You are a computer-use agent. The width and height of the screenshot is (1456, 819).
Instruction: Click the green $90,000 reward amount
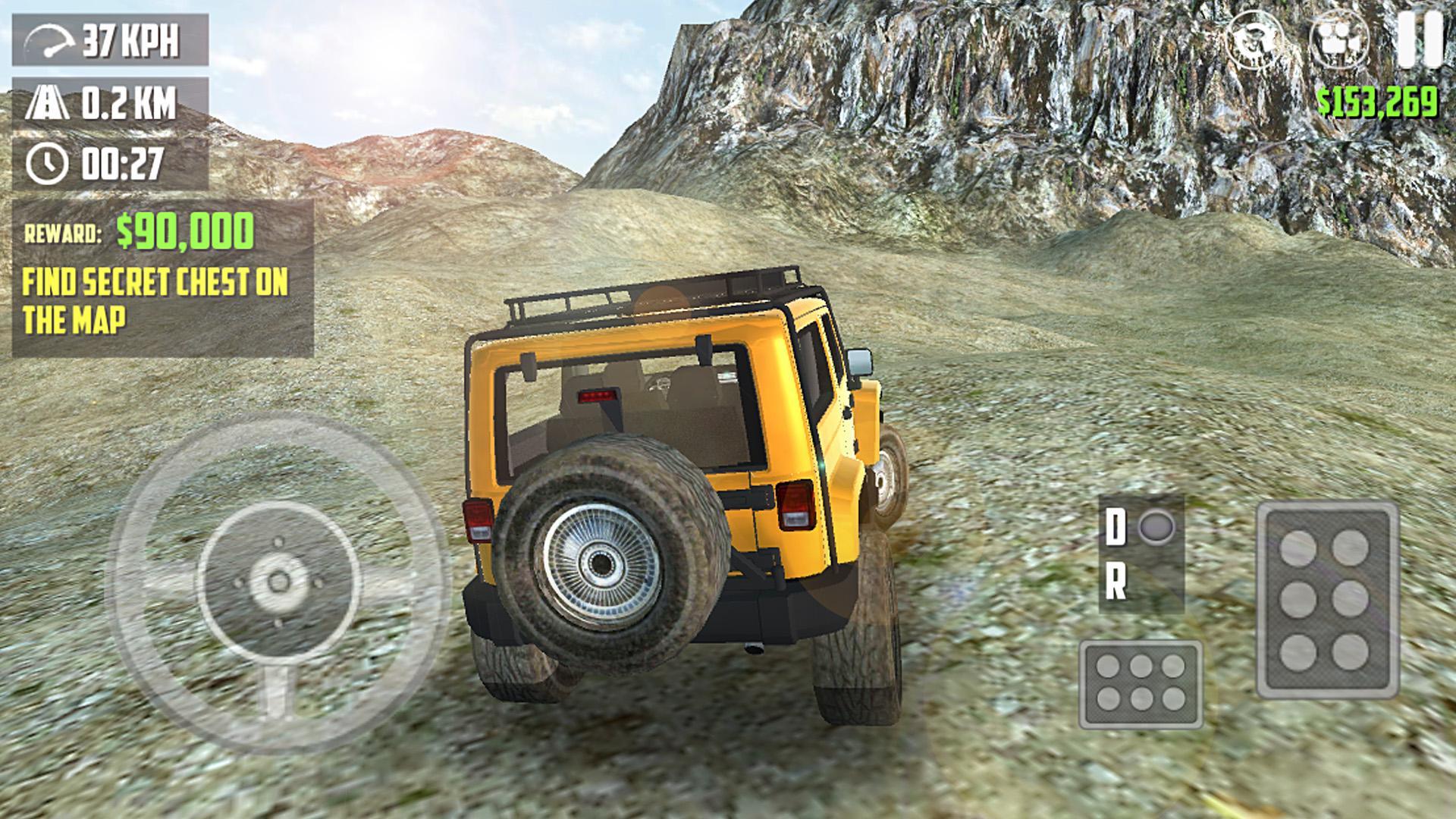(x=184, y=229)
